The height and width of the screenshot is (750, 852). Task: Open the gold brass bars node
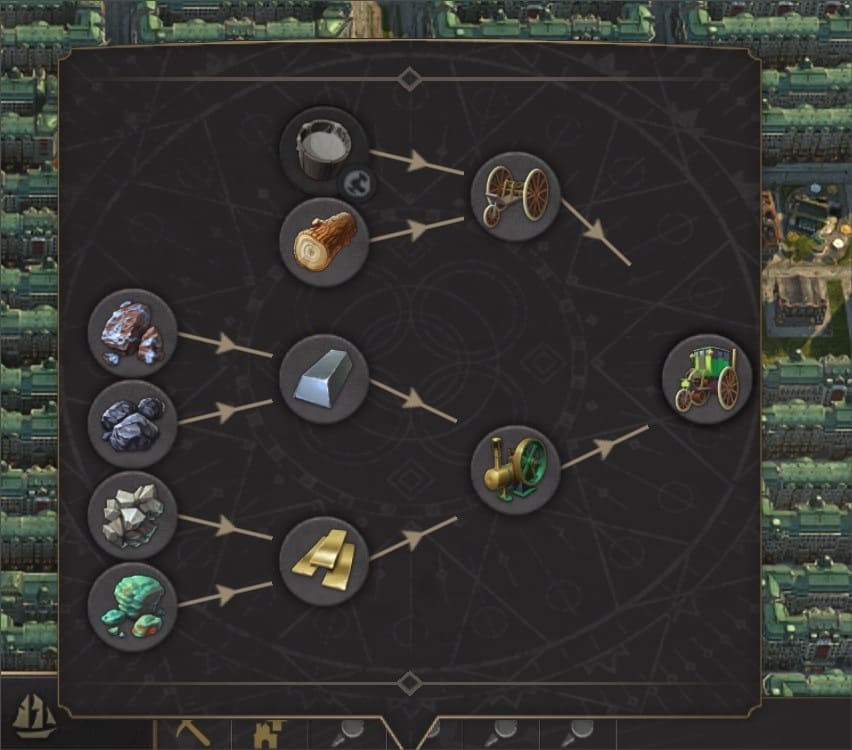pyautogui.click(x=324, y=561)
